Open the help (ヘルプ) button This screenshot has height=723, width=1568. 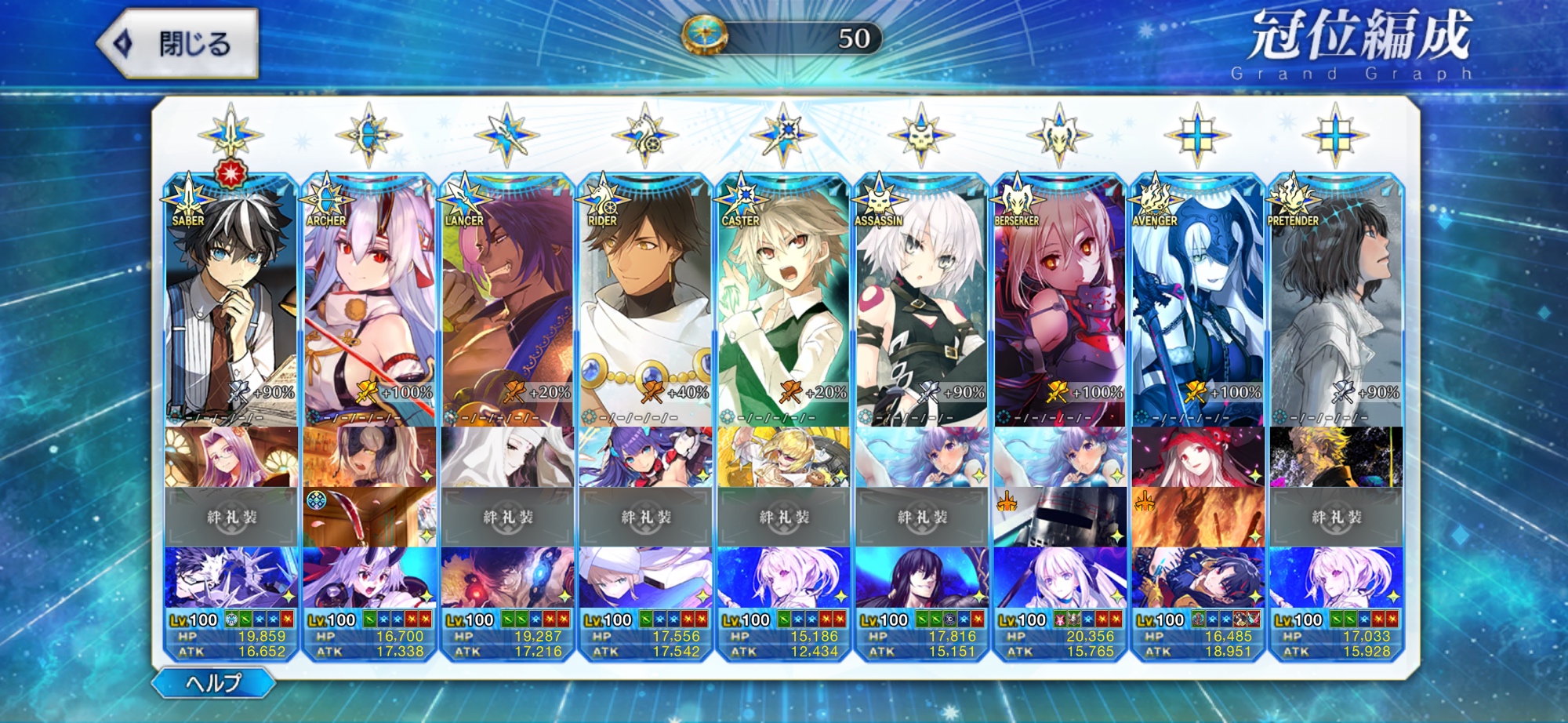(x=213, y=683)
